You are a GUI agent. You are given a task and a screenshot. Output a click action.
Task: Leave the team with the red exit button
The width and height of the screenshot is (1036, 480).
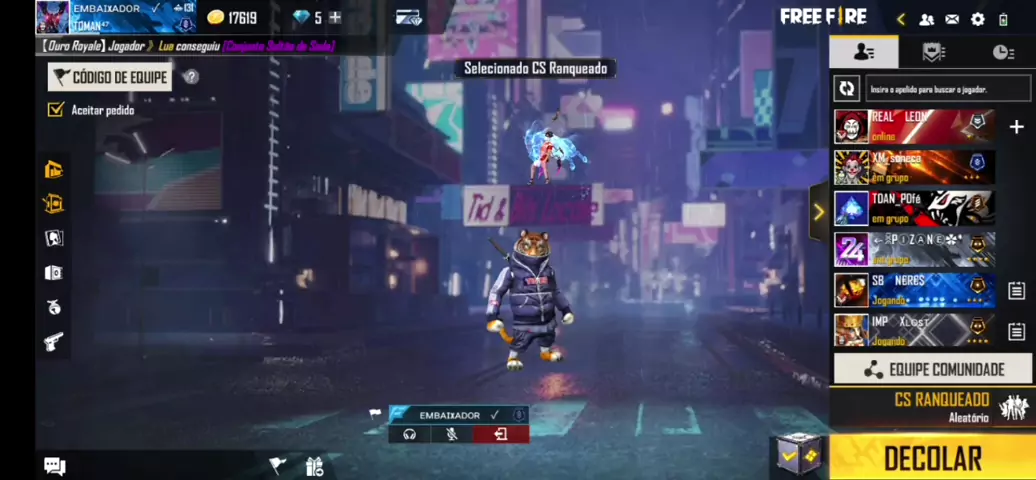[501, 434]
